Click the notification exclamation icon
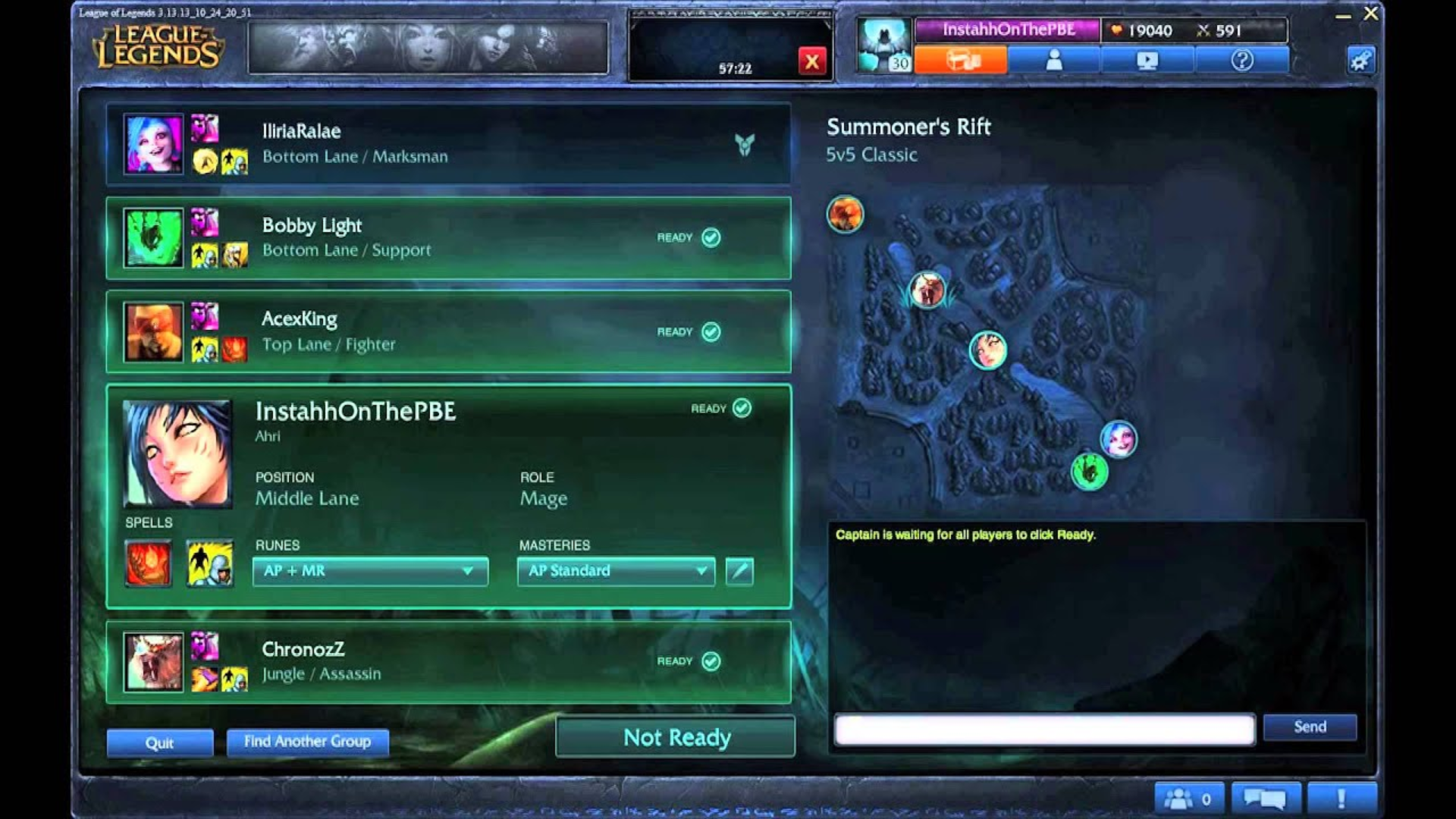The image size is (1456, 819). (x=1341, y=797)
